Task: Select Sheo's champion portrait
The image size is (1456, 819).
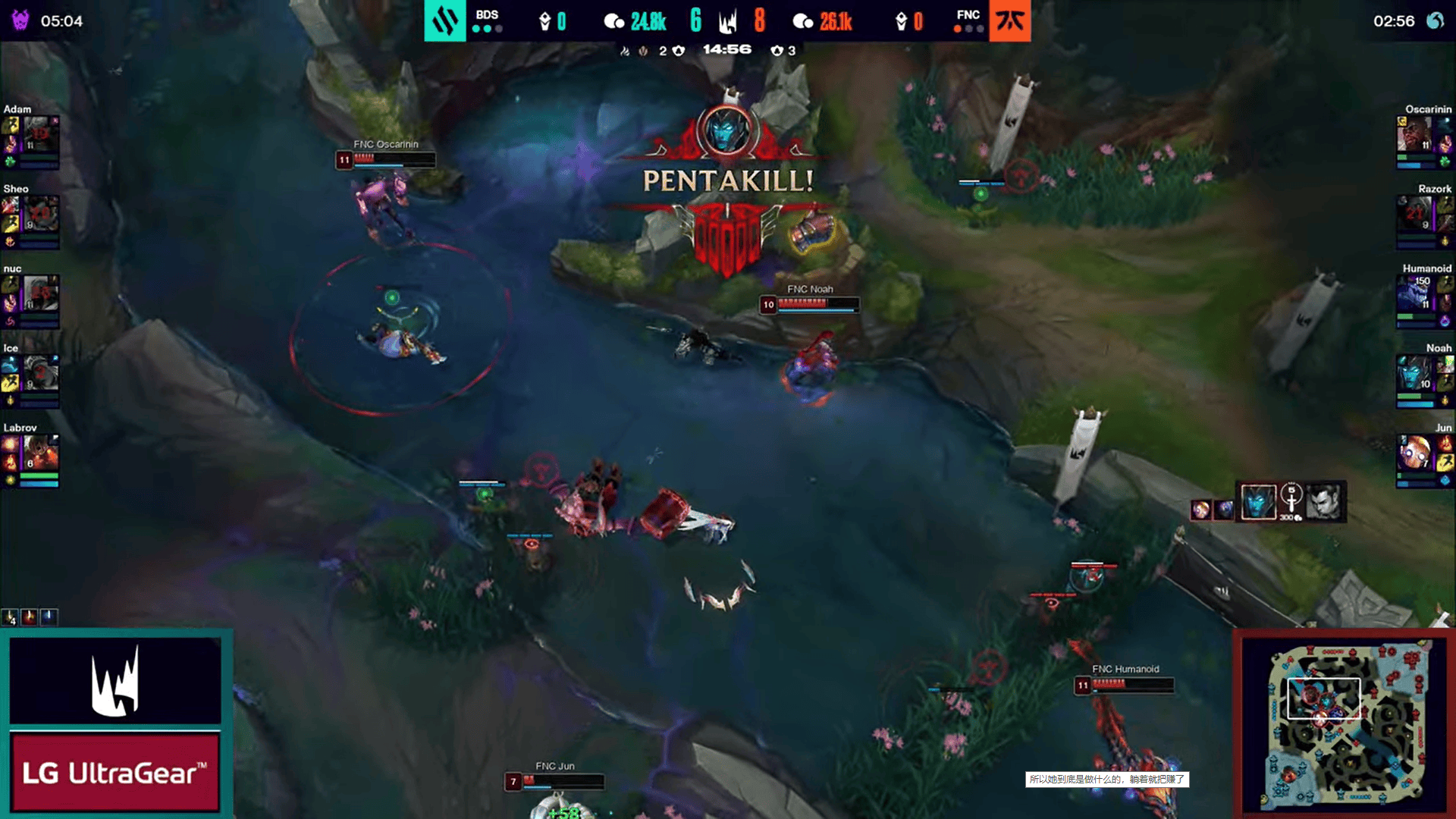Action: click(x=40, y=214)
